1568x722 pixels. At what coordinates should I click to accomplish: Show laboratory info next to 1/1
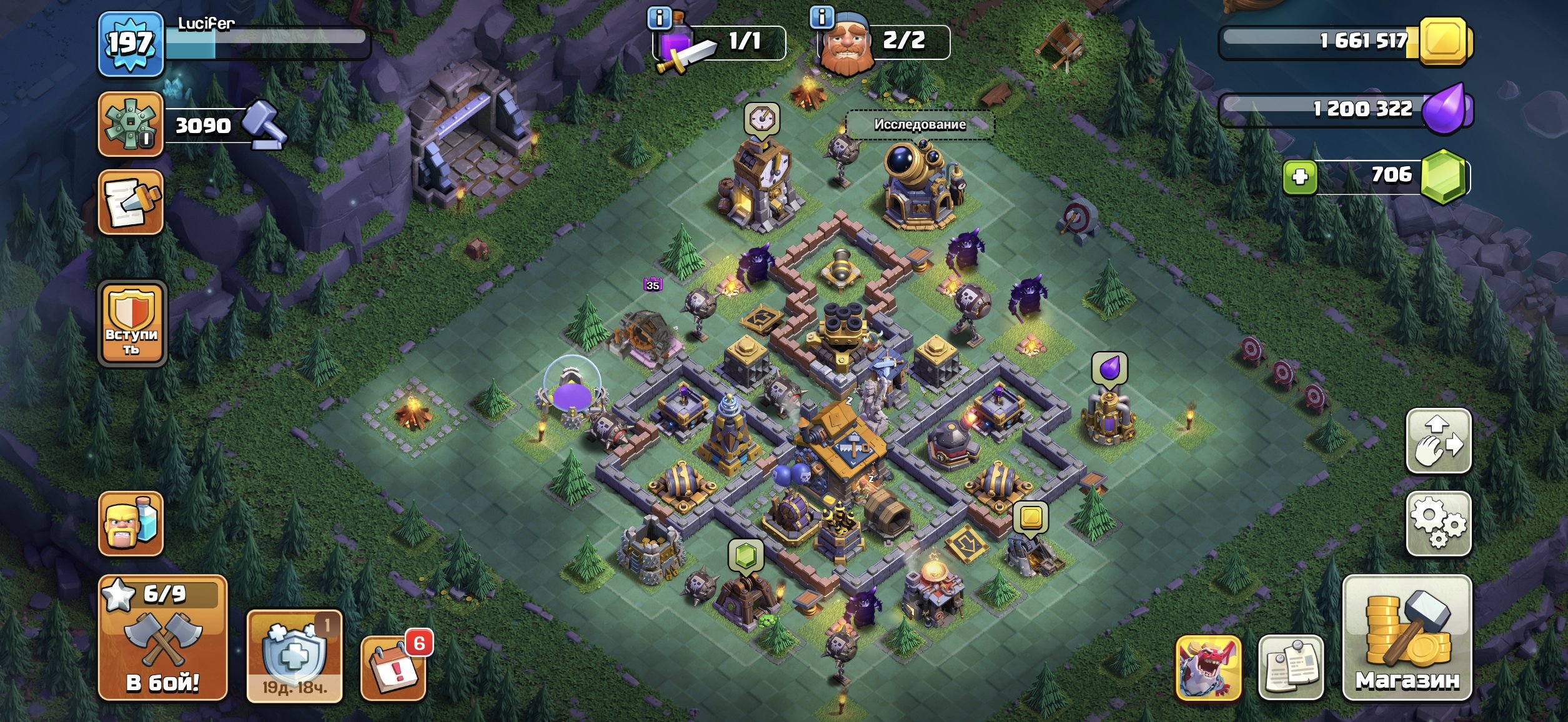pyautogui.click(x=659, y=18)
